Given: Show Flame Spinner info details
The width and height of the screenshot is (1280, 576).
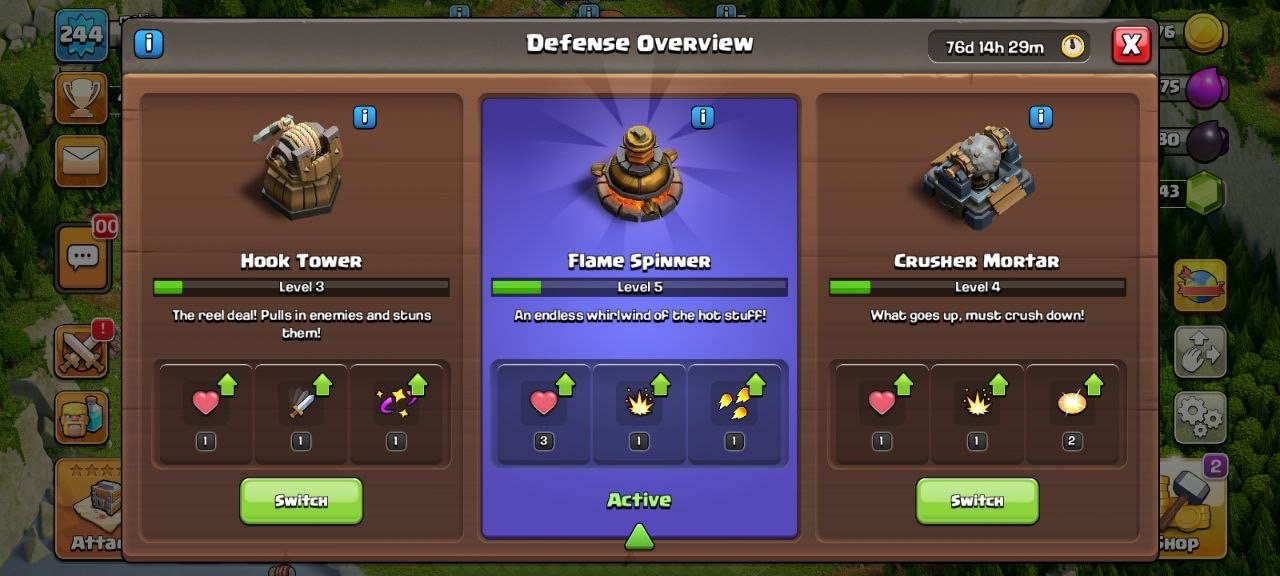Looking at the screenshot, I should [x=703, y=117].
